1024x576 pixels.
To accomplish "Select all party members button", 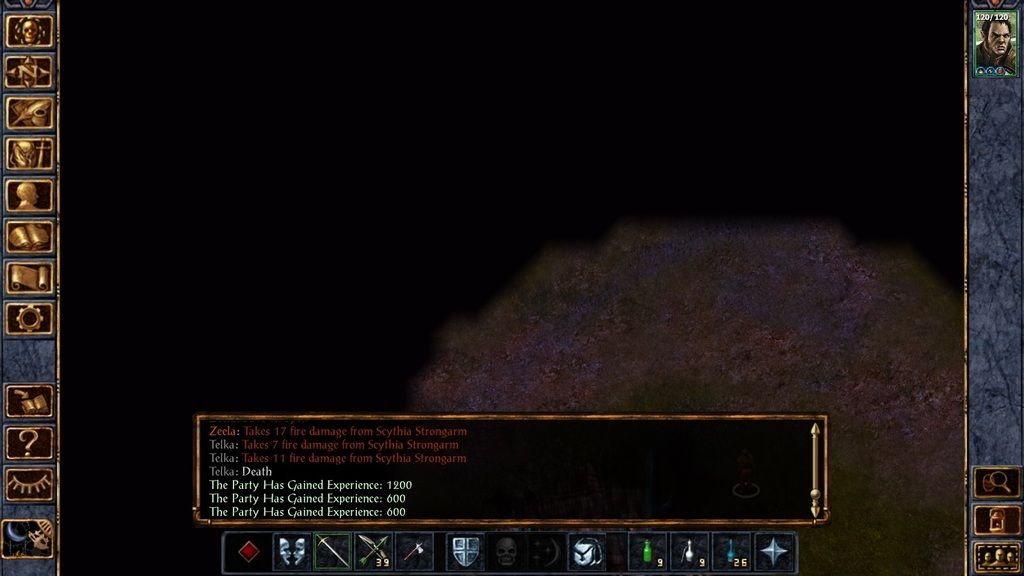I will [996, 556].
